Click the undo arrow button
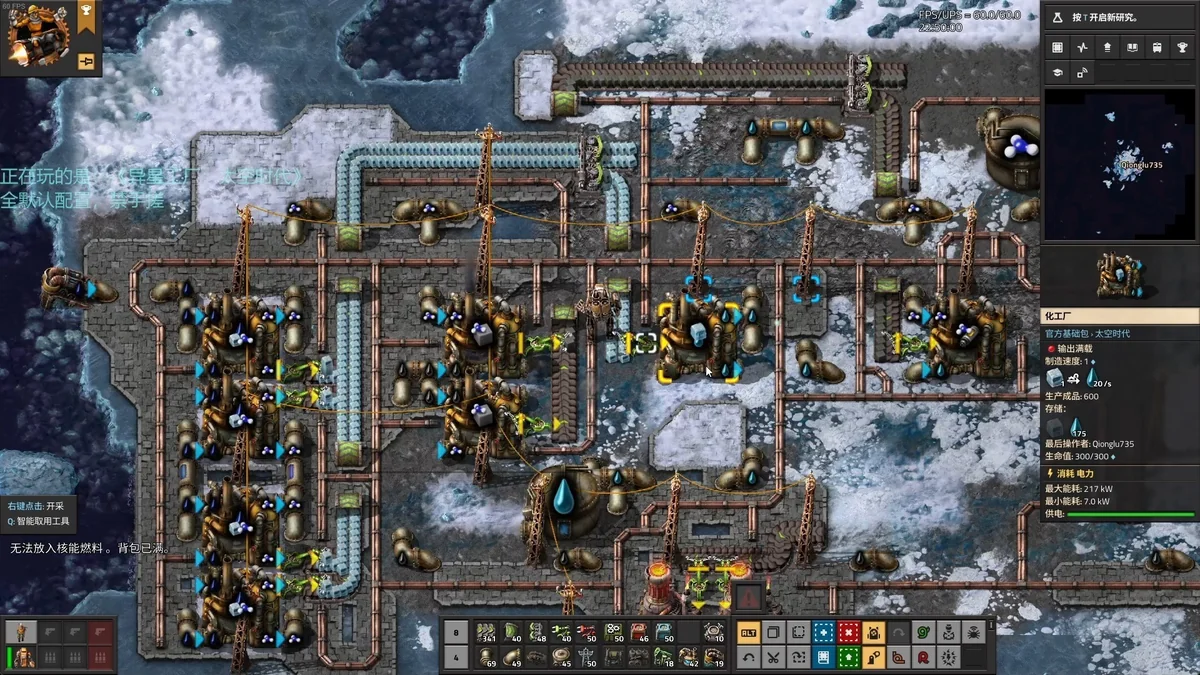The width and height of the screenshot is (1200, 675). point(748,658)
